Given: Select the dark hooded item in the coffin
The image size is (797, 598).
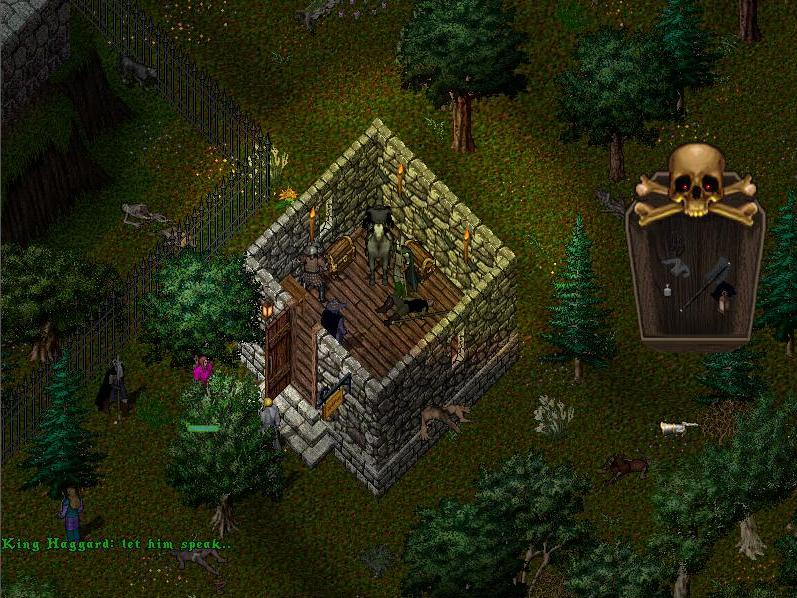Looking at the screenshot, I should coord(722,291).
